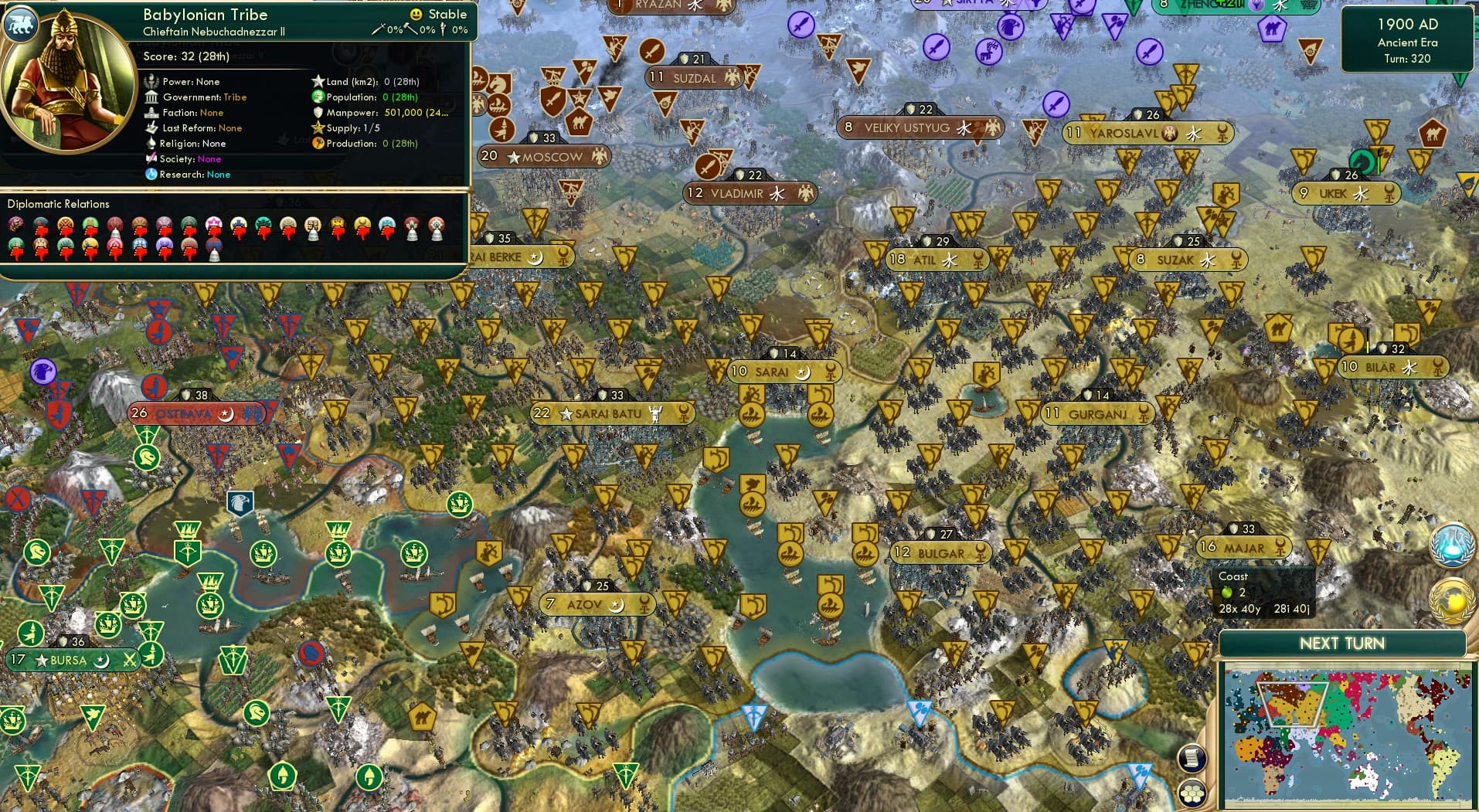Click the Stable happiness smiley indicator

coord(415,13)
